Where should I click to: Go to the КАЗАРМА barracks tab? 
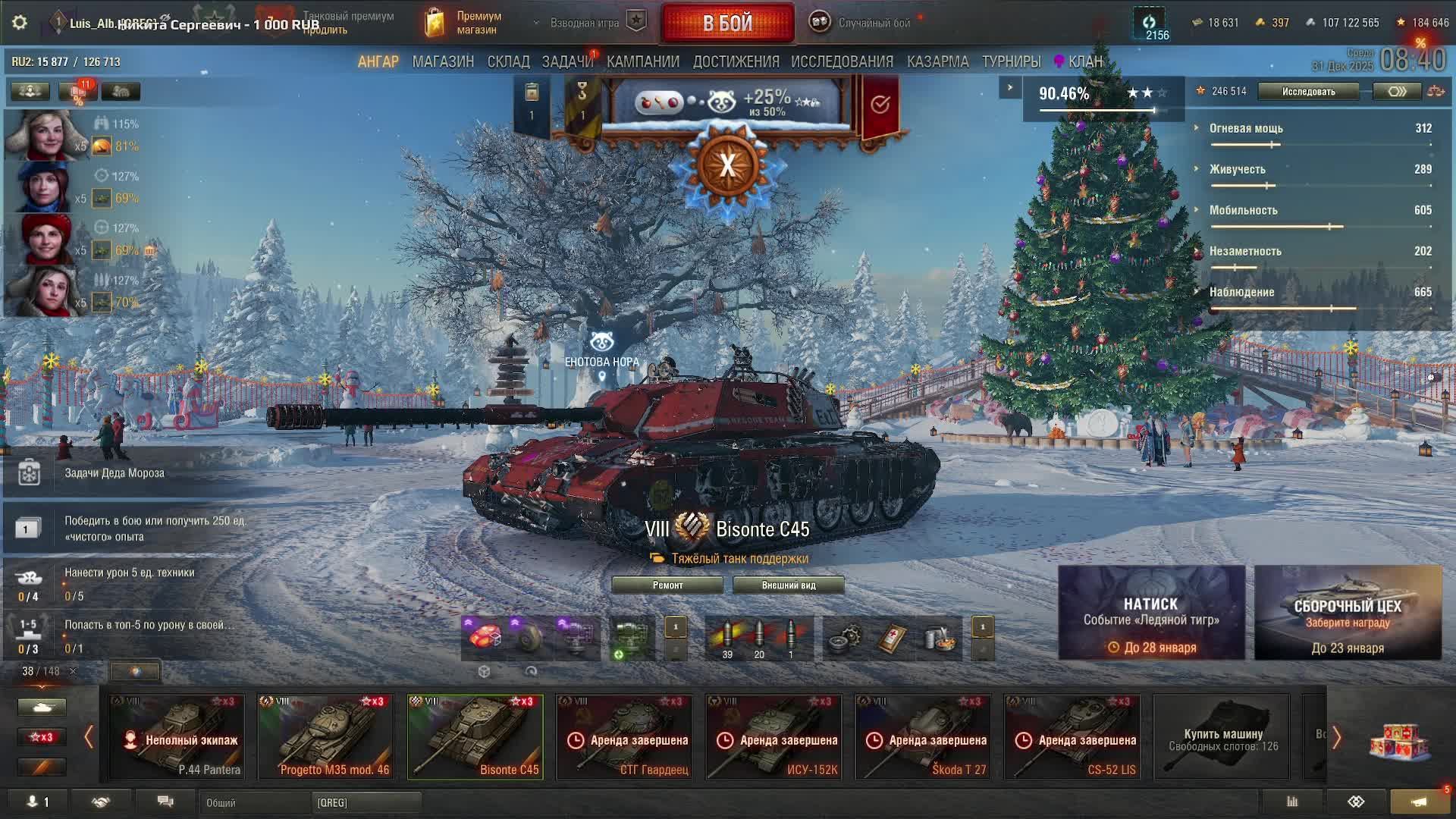[937, 61]
